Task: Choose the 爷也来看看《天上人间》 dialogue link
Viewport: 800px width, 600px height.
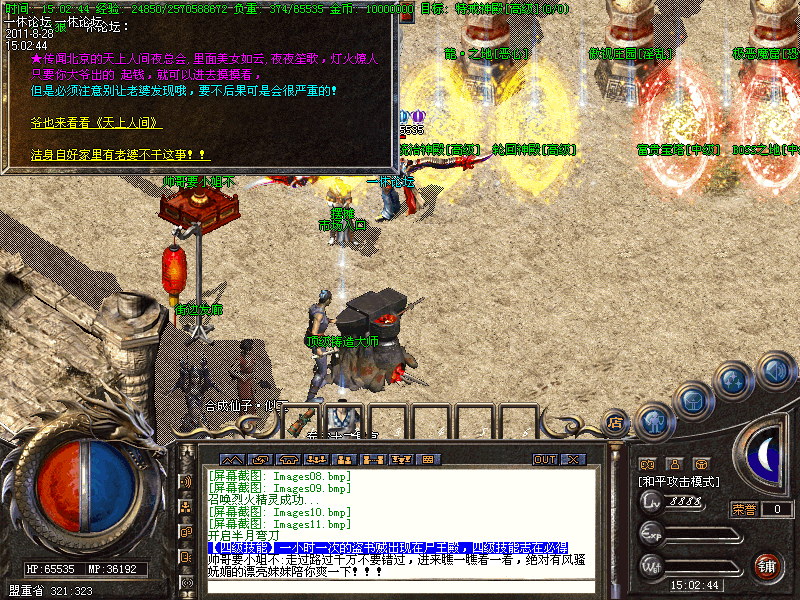Action: (x=96, y=123)
